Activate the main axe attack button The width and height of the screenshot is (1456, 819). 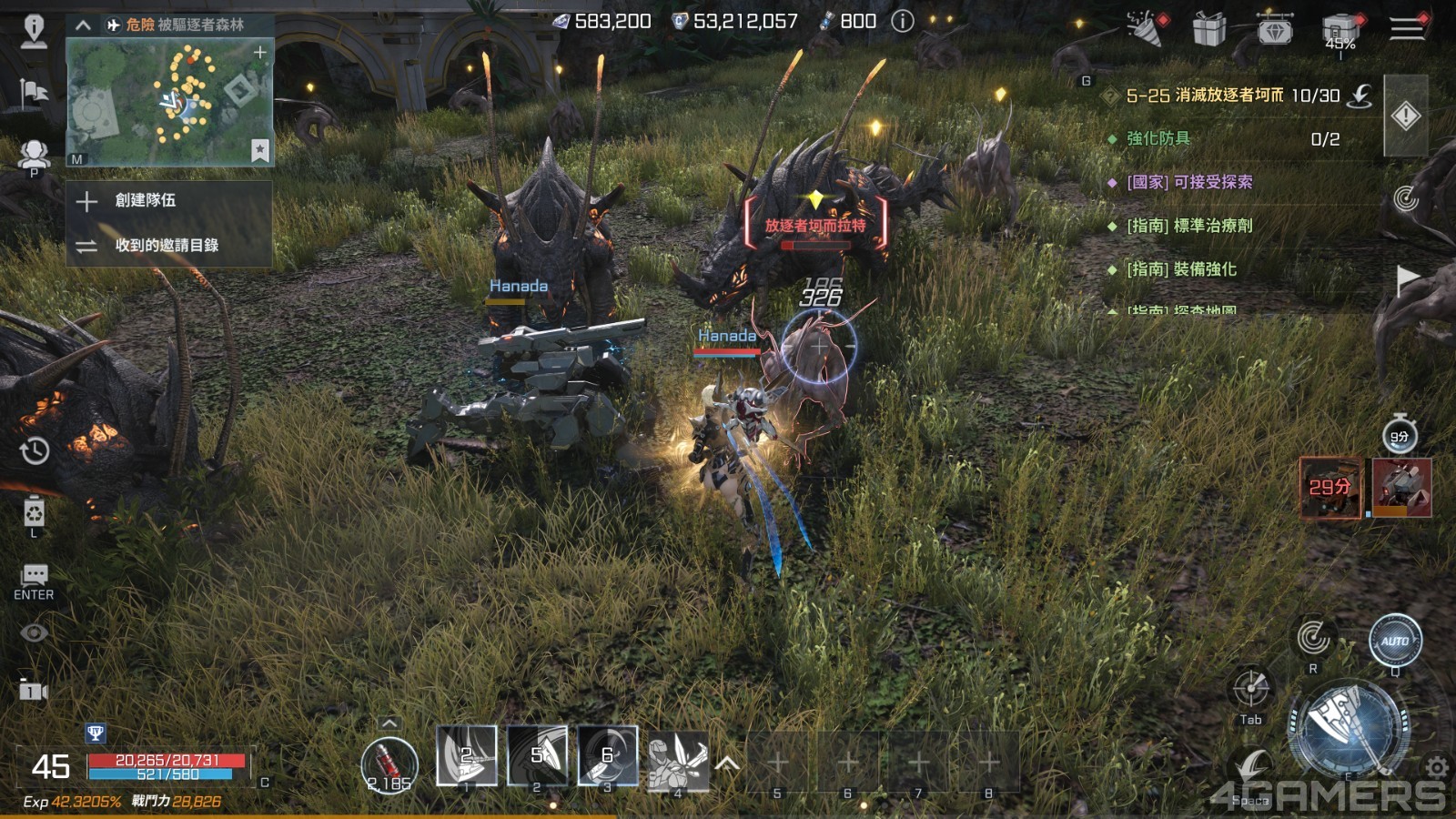coord(1347,725)
